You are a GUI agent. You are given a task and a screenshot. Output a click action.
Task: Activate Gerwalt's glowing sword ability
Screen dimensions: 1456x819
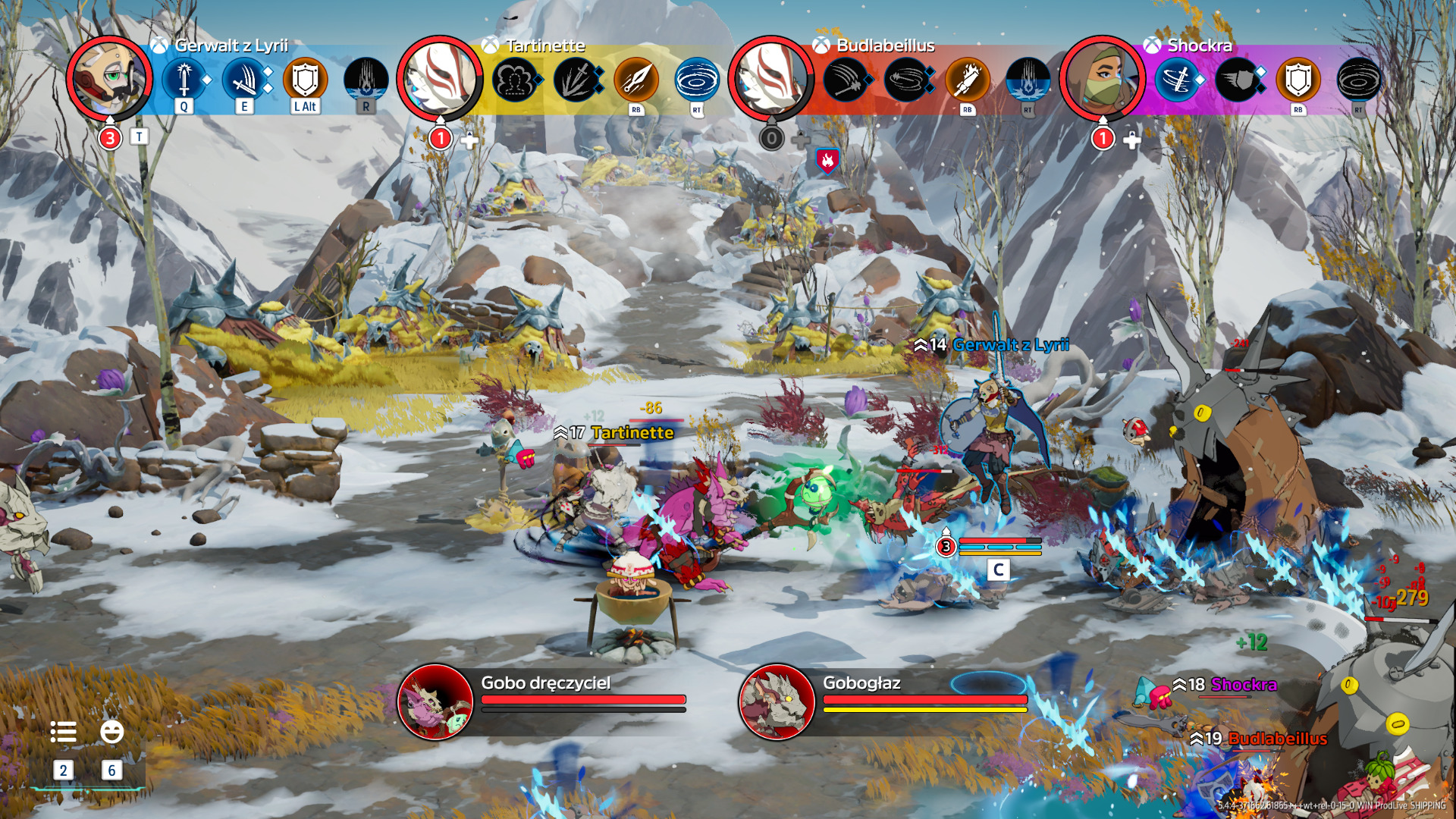[184, 79]
